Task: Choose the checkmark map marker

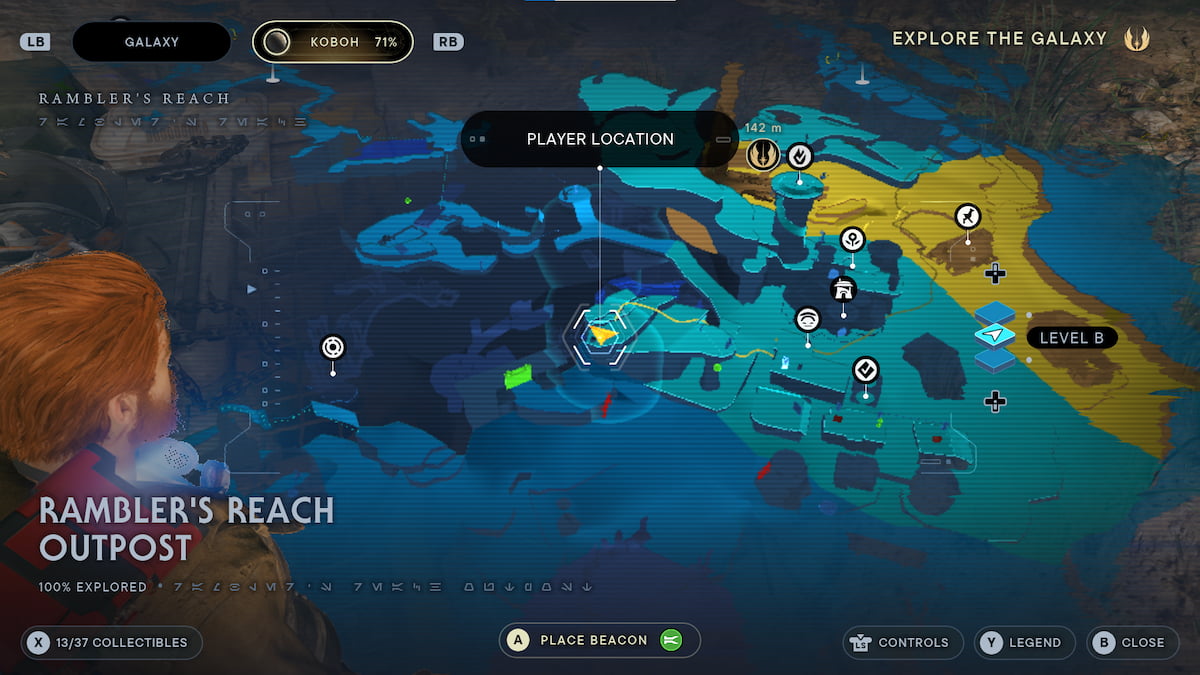Action: point(866,371)
